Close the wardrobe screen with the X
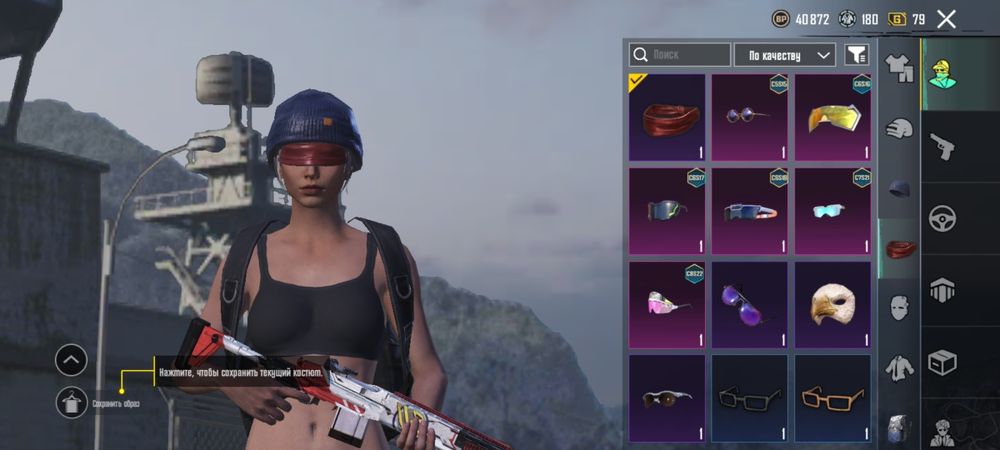The height and width of the screenshot is (450, 1000). pyautogui.click(x=946, y=18)
